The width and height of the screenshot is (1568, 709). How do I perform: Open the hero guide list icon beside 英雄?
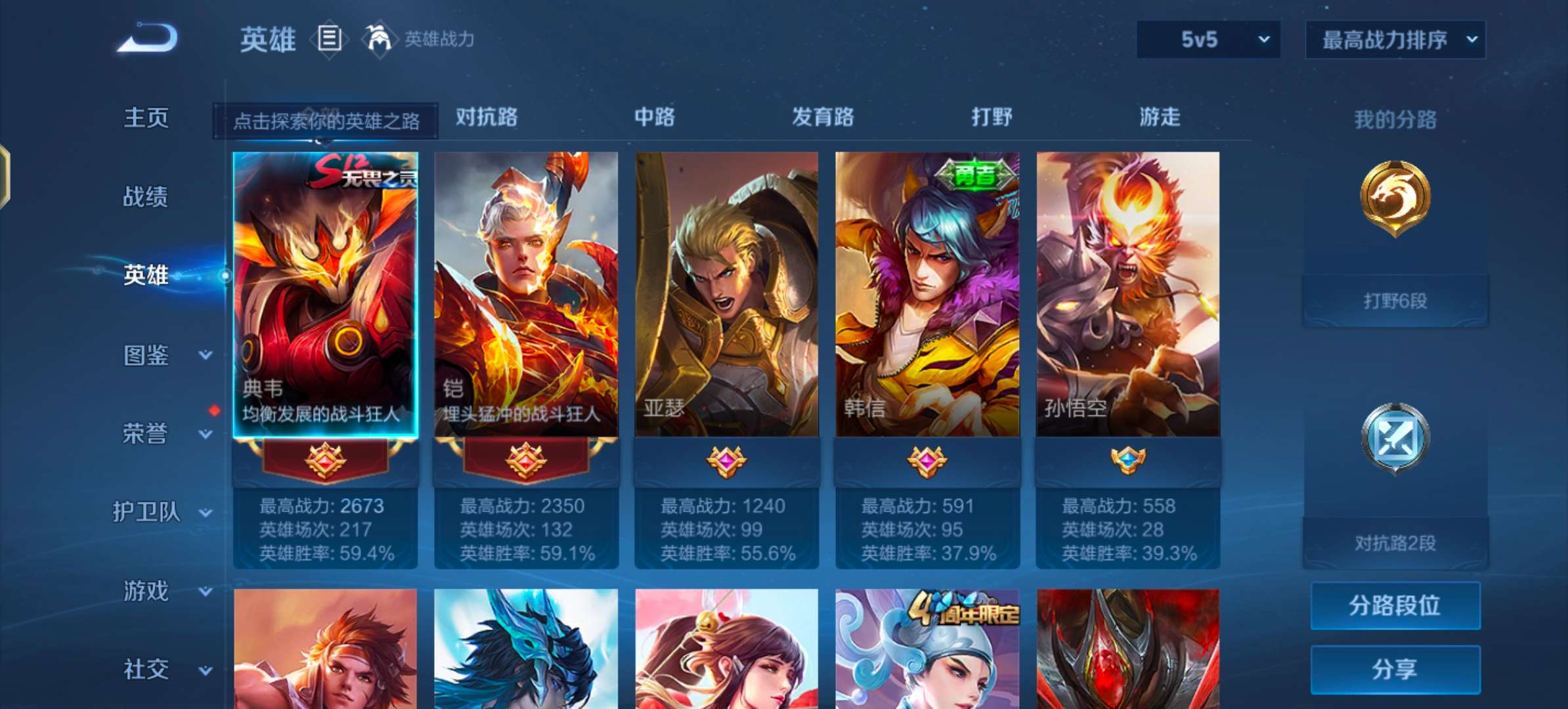click(330, 39)
